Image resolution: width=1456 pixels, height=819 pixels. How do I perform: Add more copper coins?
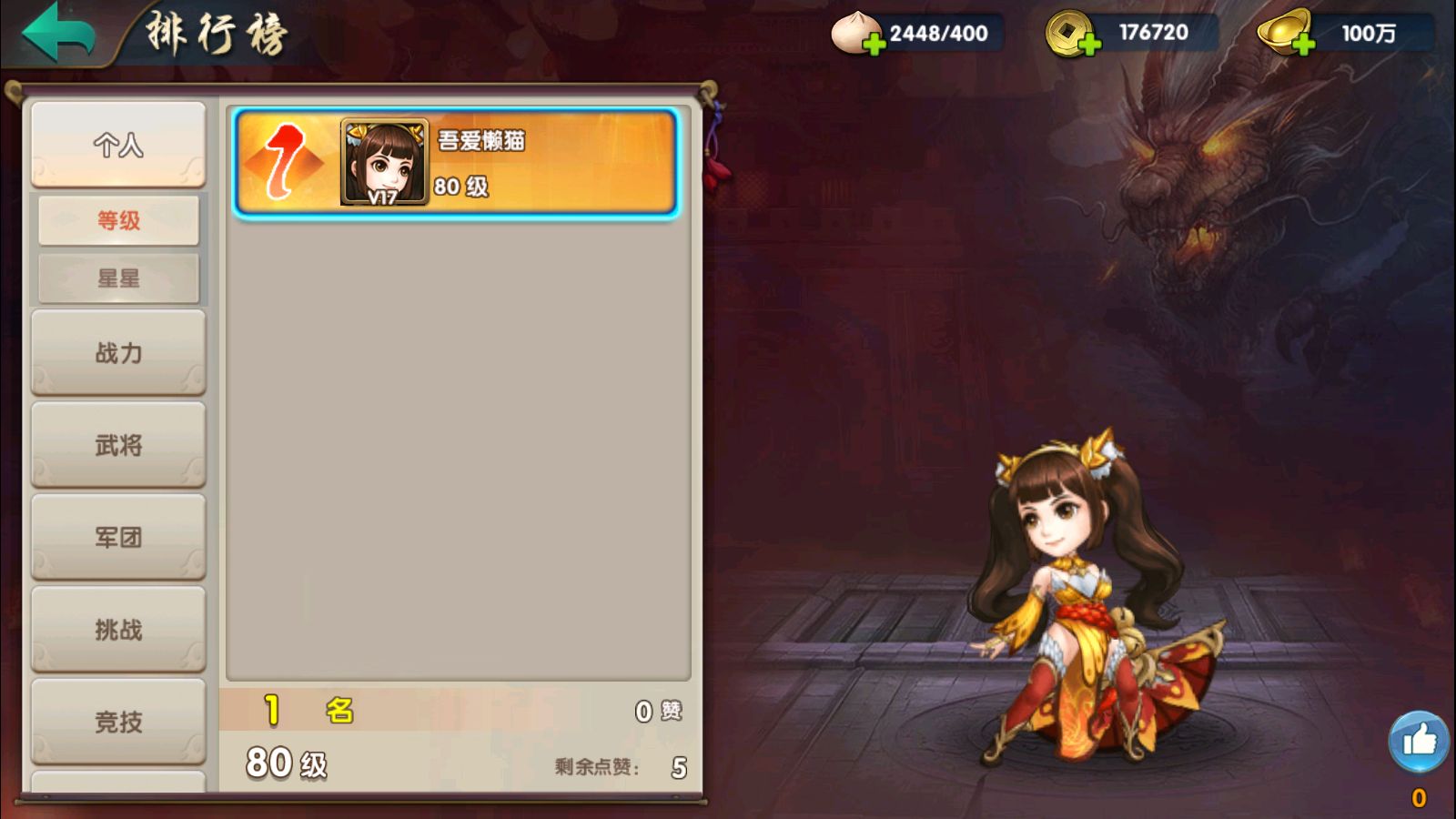1088,43
